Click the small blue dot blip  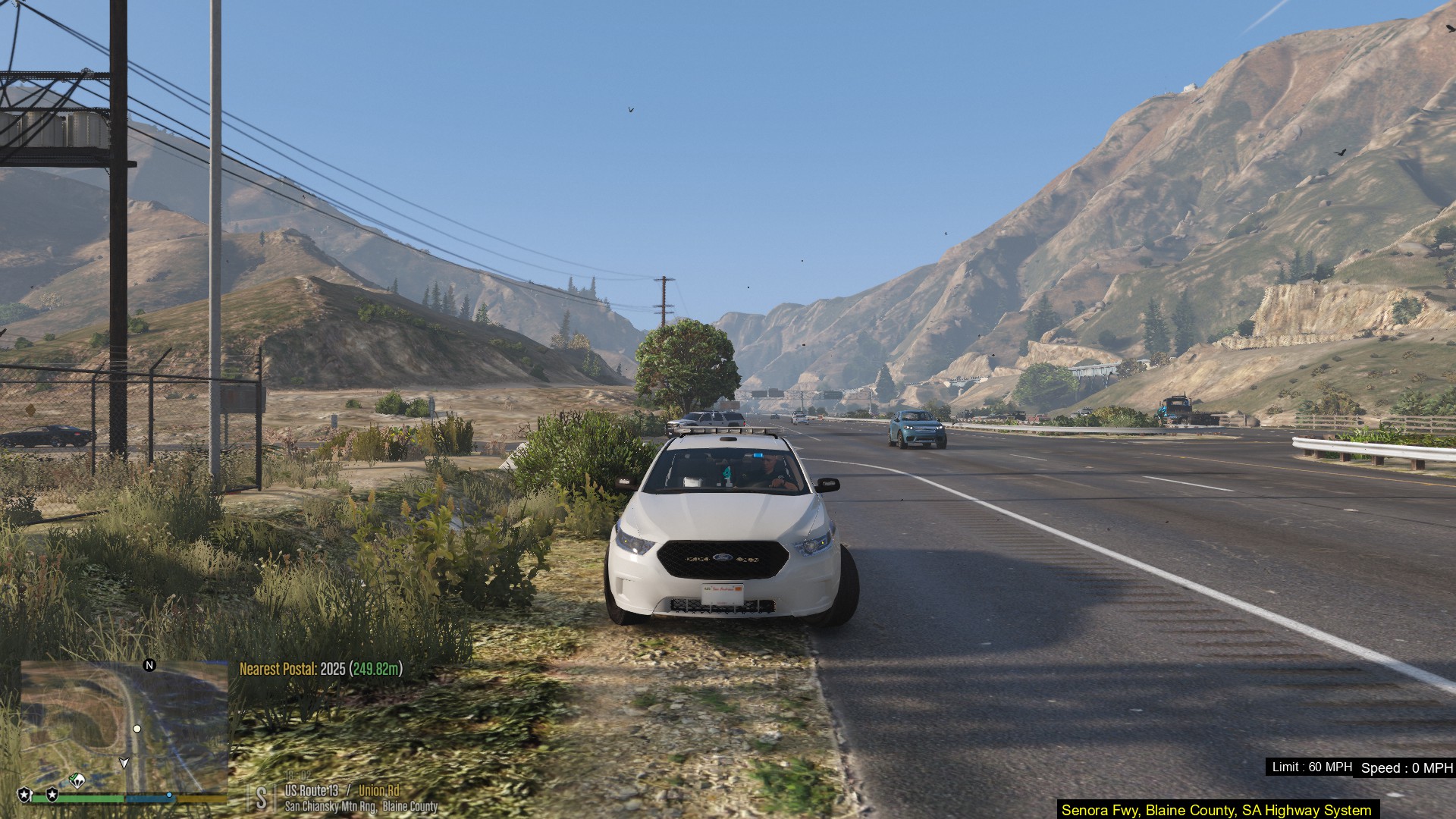(x=169, y=795)
